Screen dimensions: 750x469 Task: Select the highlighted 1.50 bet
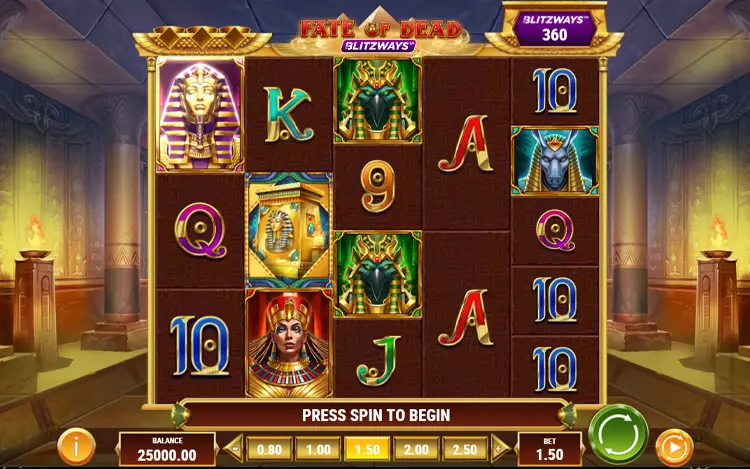click(x=367, y=449)
